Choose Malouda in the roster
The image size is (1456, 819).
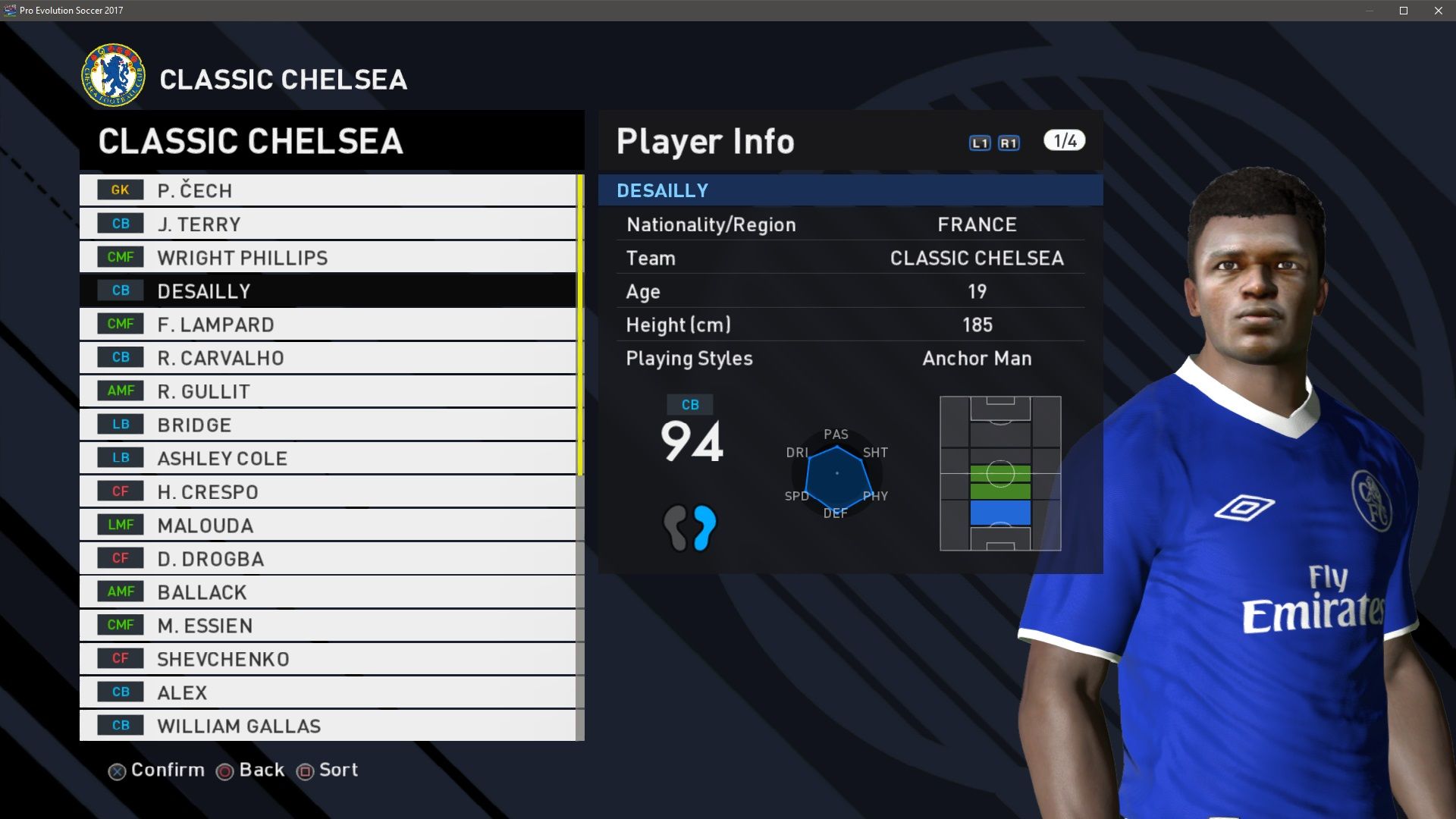pos(328,525)
